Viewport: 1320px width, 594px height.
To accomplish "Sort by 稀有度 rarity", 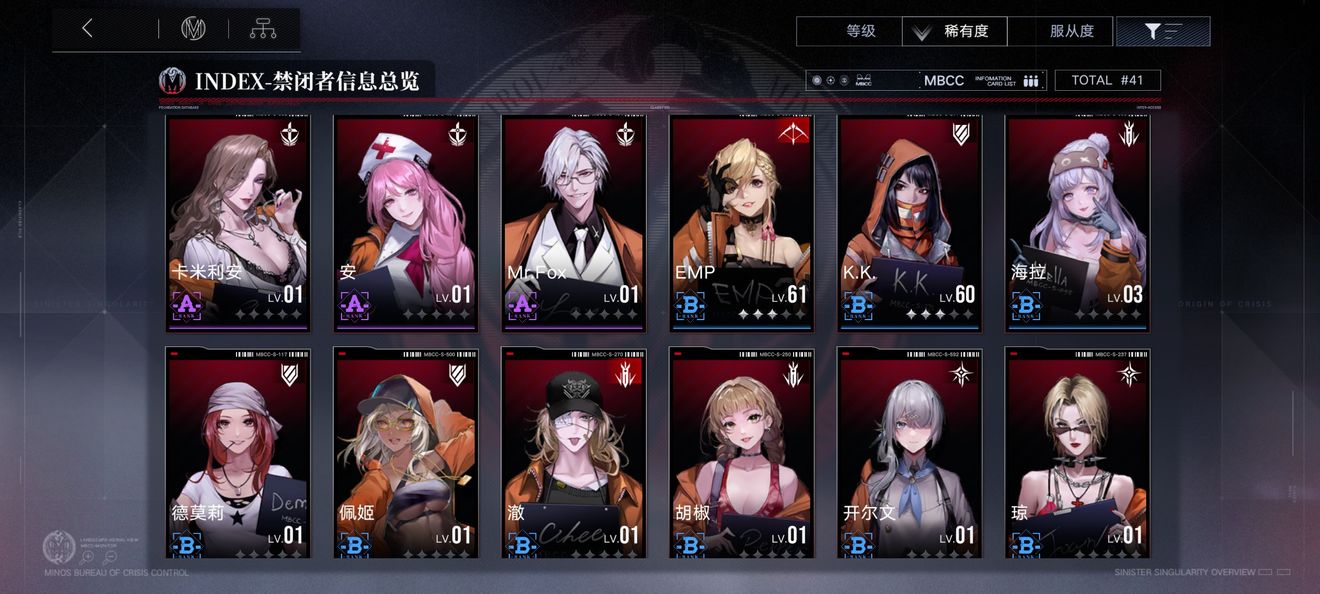I will 955,32.
